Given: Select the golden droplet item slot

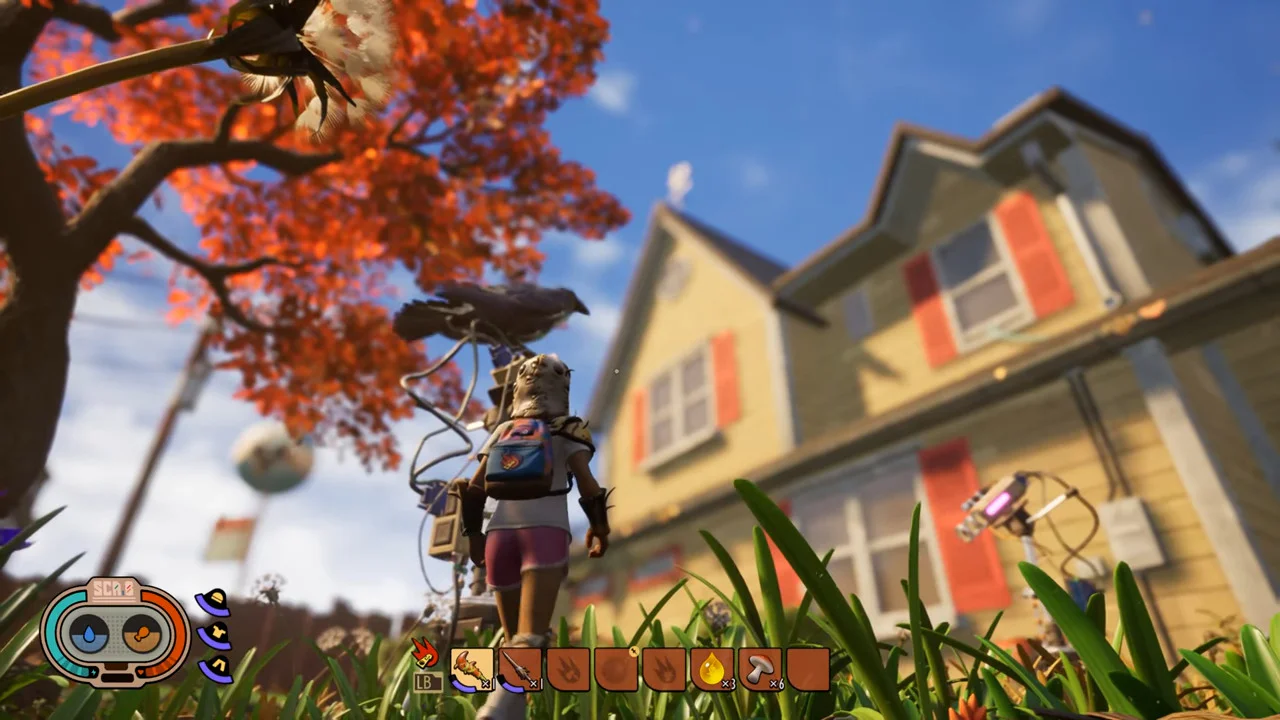Looking at the screenshot, I should (x=712, y=669).
